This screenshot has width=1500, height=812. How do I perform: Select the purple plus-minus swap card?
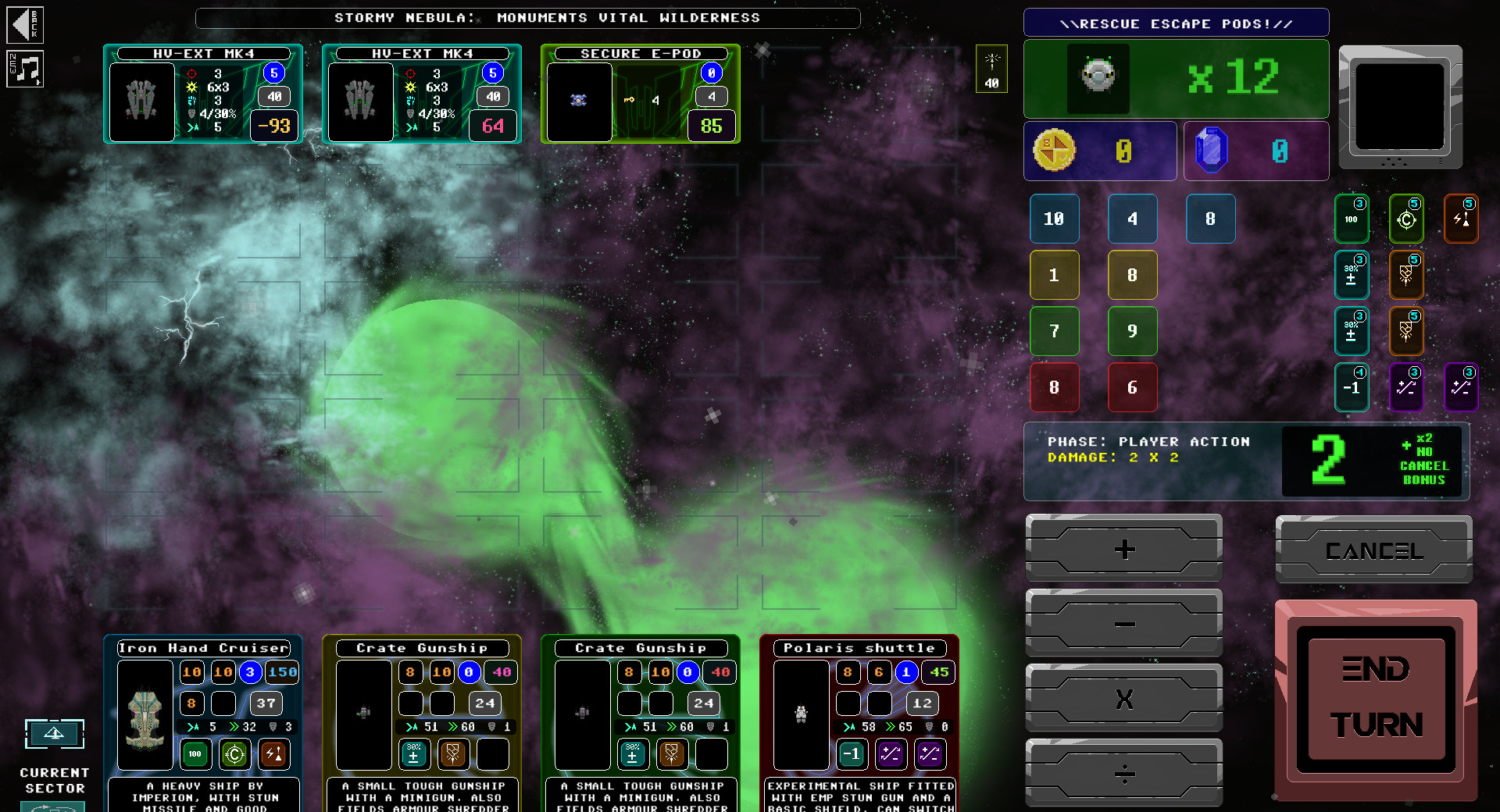pyautogui.click(x=1406, y=387)
